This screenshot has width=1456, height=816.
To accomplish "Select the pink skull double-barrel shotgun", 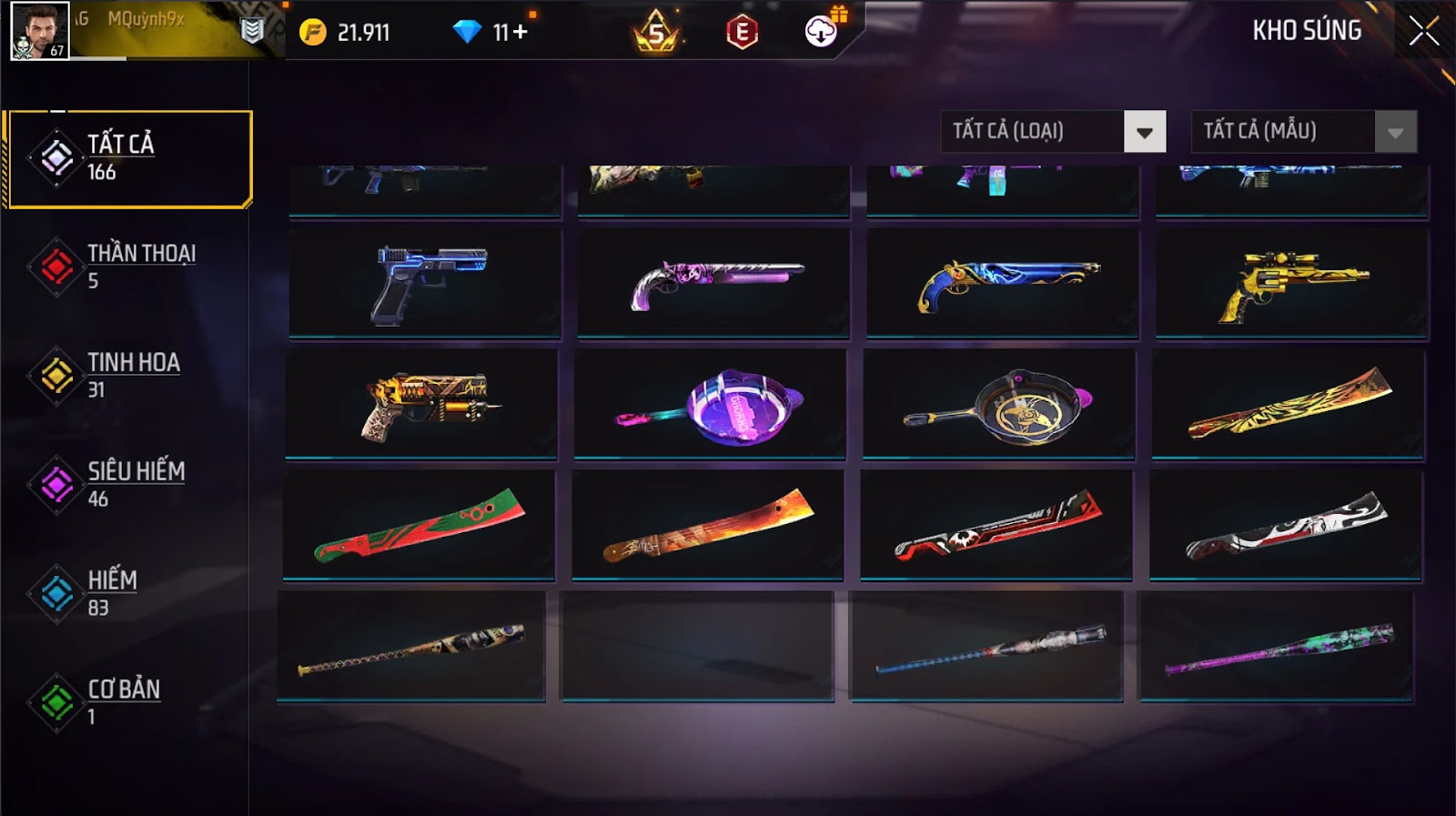I will point(713,283).
